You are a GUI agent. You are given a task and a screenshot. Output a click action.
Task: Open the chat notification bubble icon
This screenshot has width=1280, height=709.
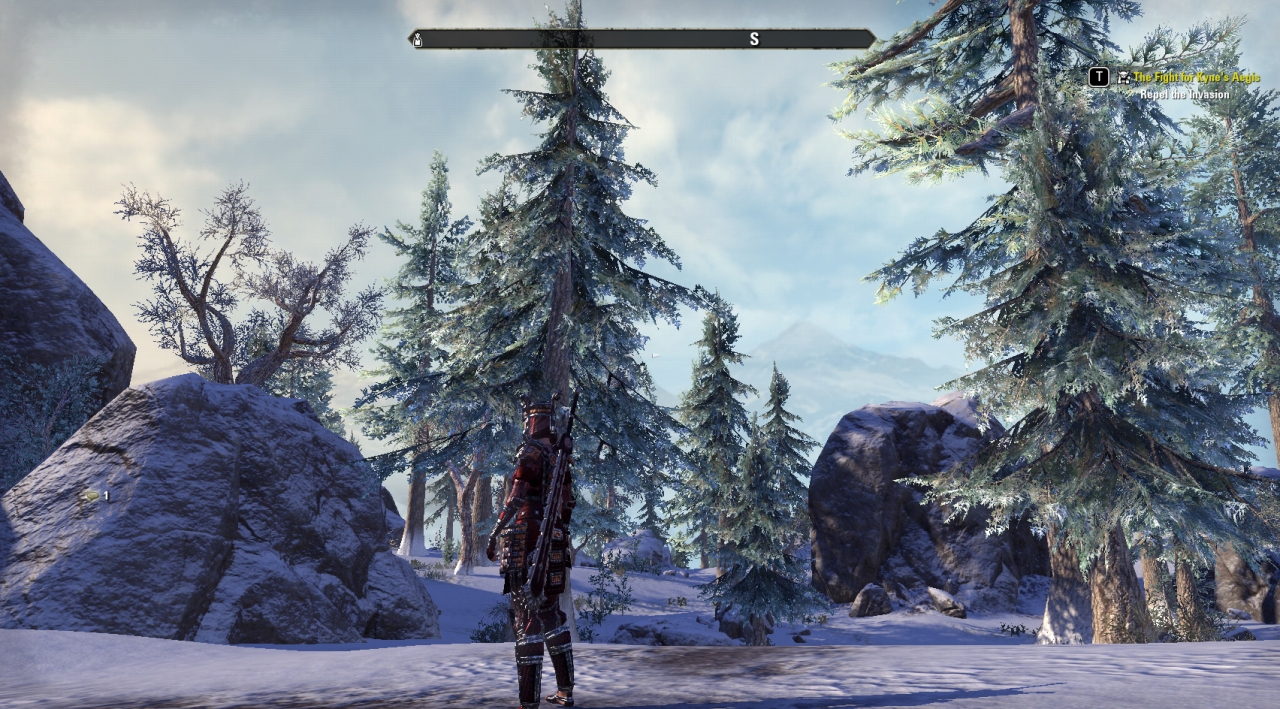[x=91, y=495]
